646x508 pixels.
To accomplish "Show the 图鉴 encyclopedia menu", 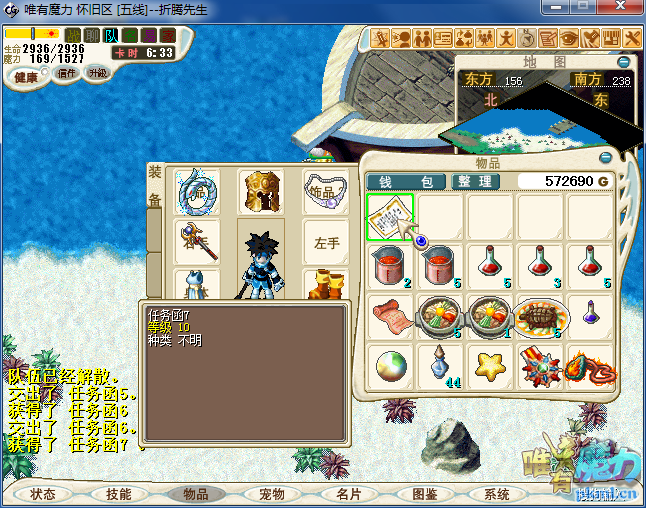I will (x=425, y=494).
